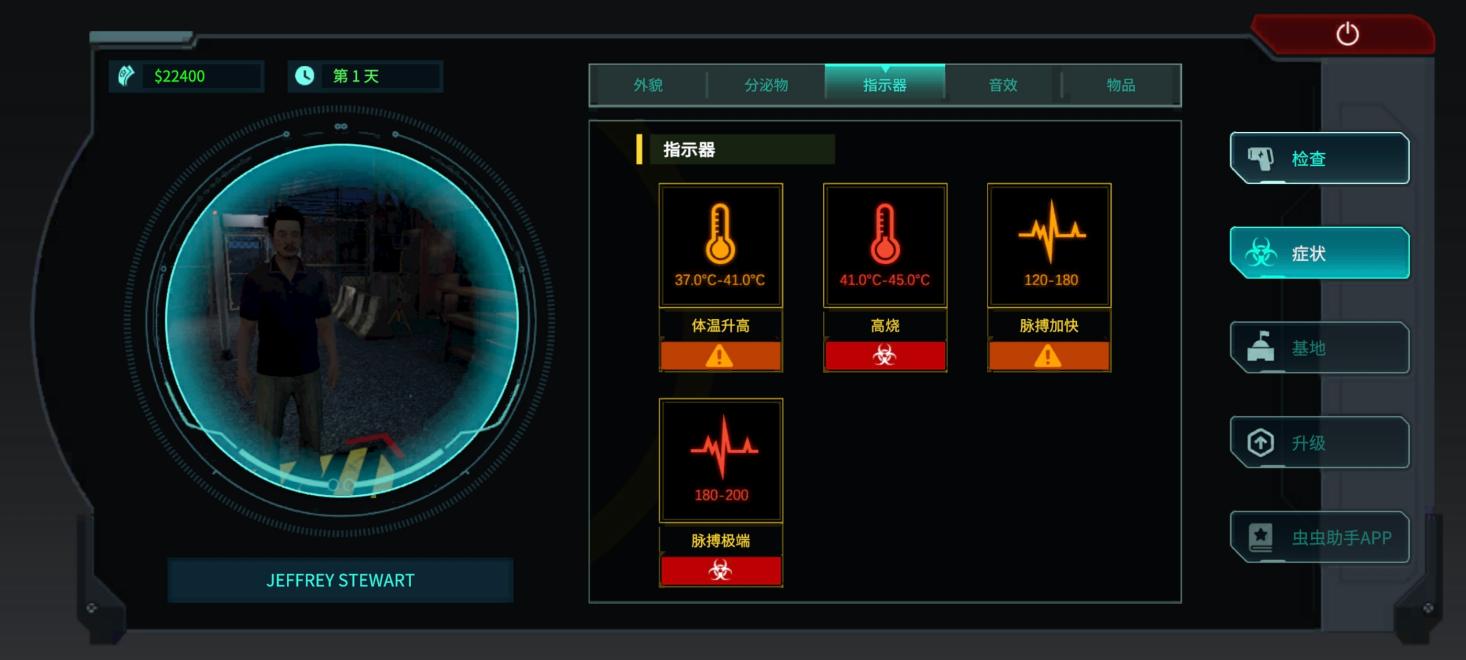
Task: Go to the 基地 base menu
Action: coord(1319,348)
